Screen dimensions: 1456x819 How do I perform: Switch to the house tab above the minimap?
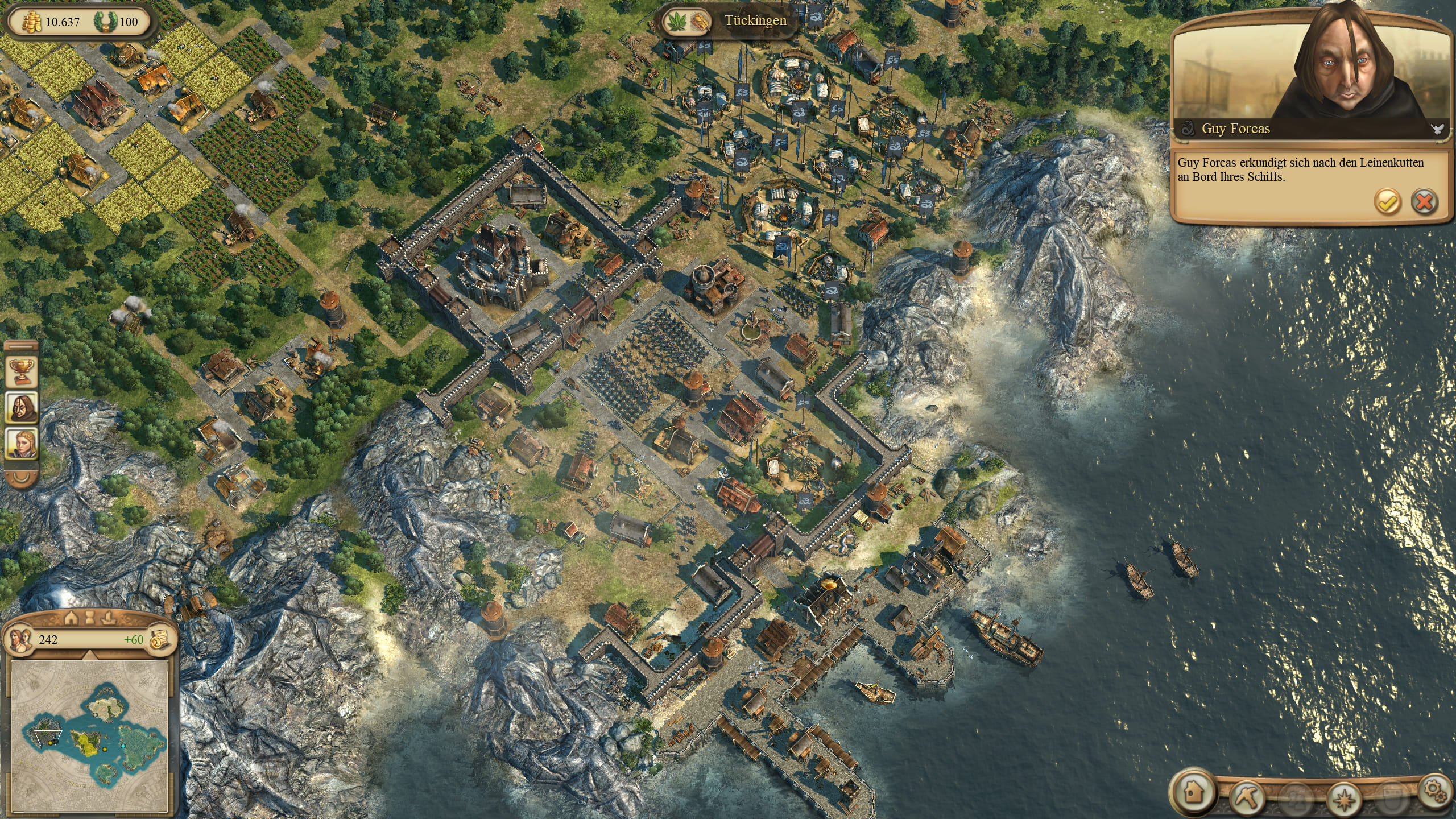coord(71,618)
